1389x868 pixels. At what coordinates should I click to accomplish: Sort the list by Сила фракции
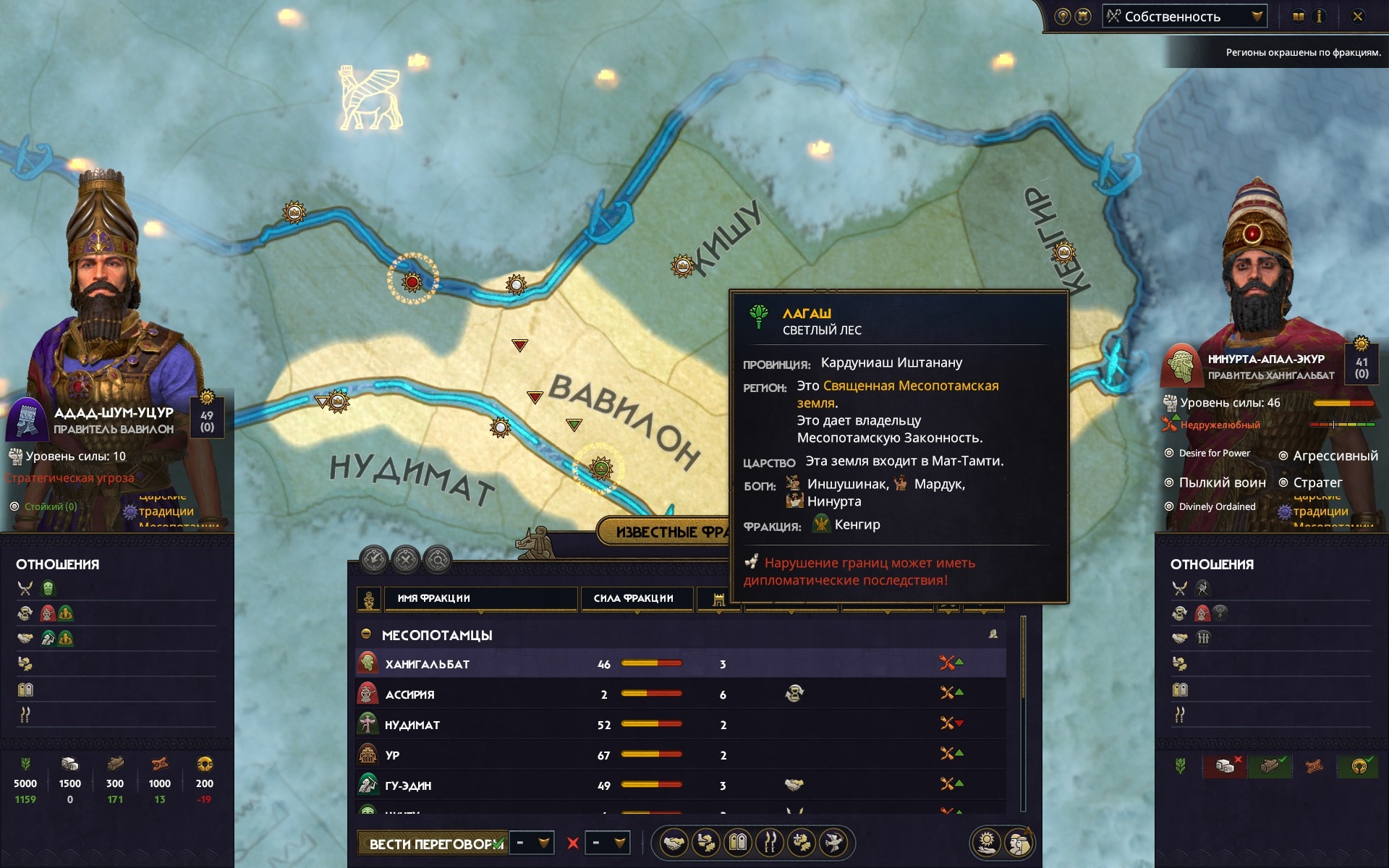point(637,598)
